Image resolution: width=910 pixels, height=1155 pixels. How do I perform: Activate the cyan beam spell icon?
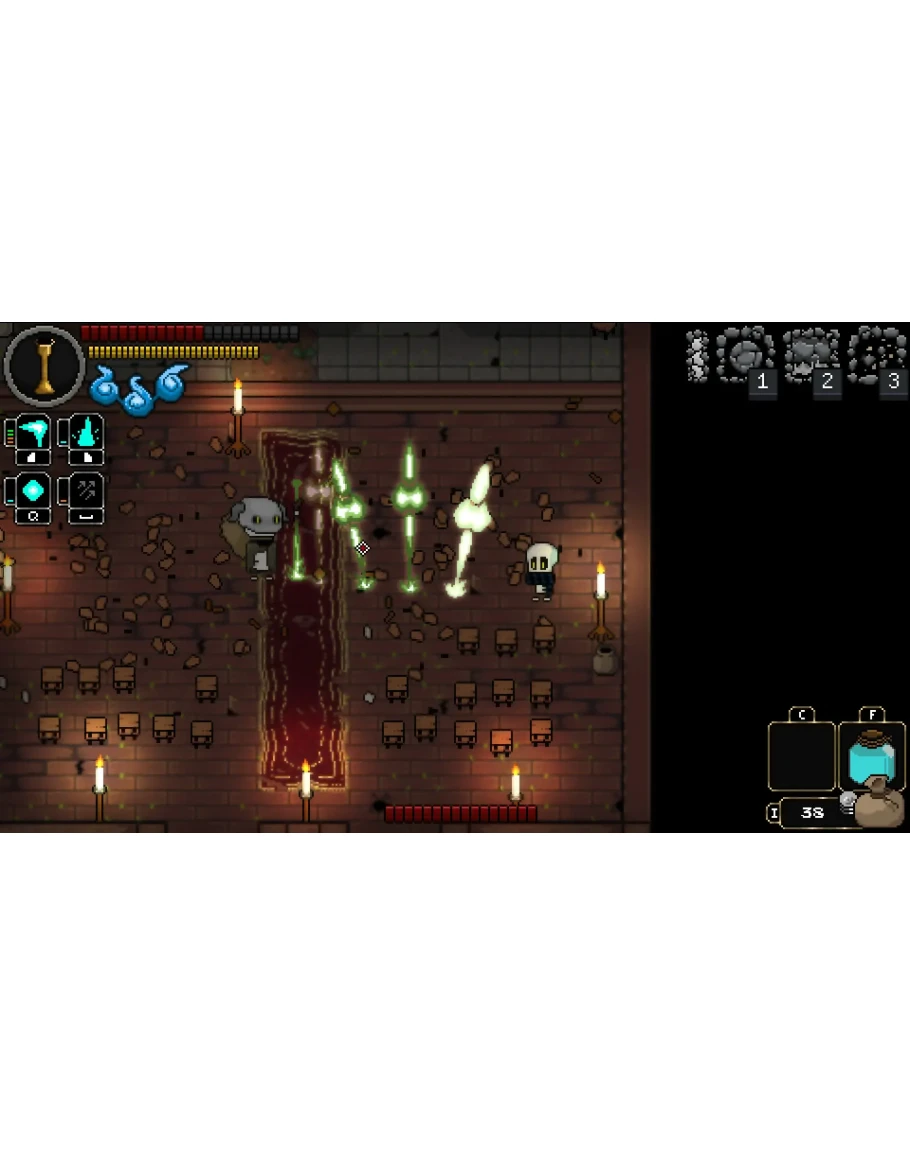33,434
